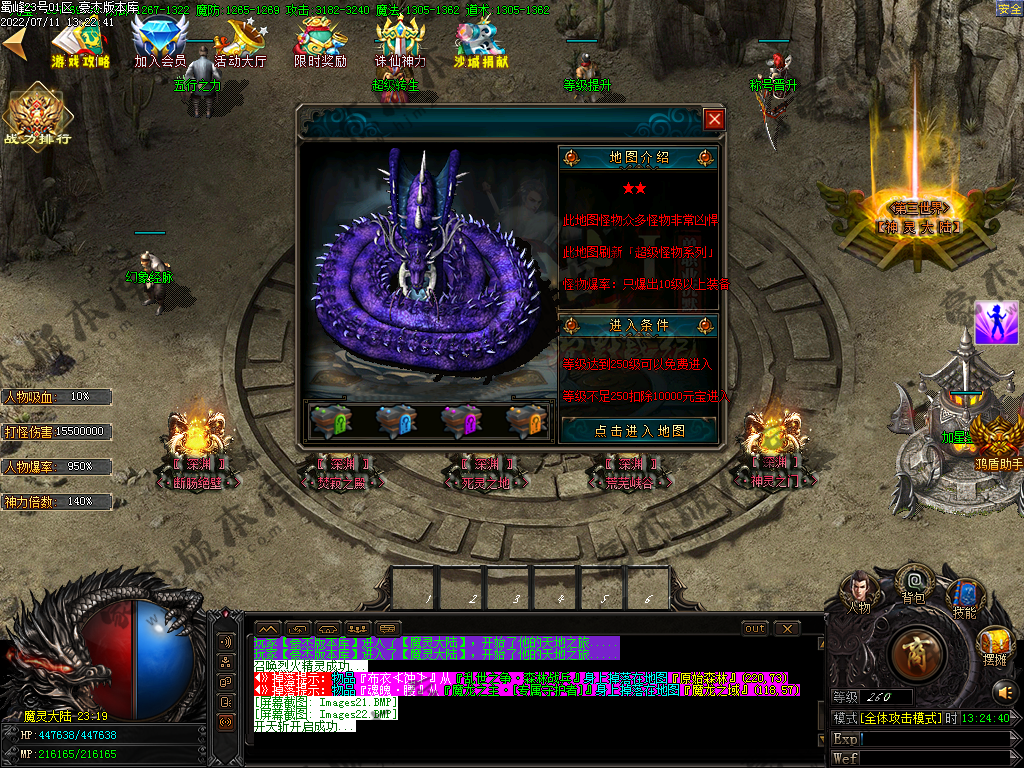Open the 限时奖励 timed rewards icon
This screenshot has height=768, width=1024.
click(320, 42)
